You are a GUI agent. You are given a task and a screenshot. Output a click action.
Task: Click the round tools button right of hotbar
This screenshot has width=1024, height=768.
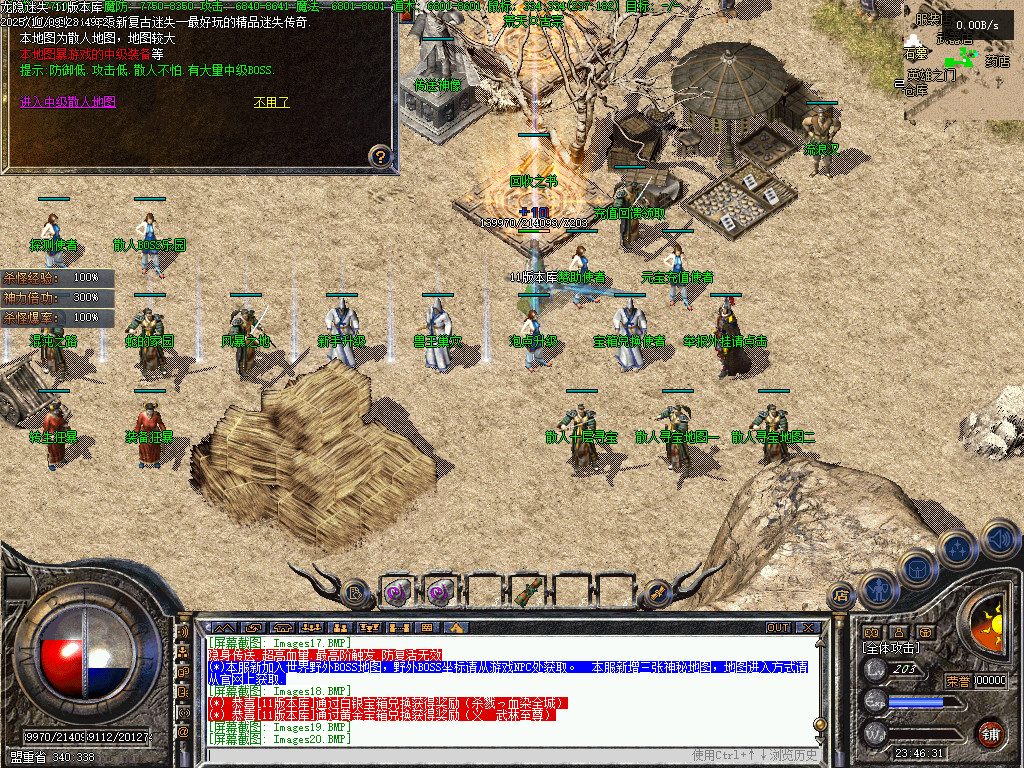[657, 592]
